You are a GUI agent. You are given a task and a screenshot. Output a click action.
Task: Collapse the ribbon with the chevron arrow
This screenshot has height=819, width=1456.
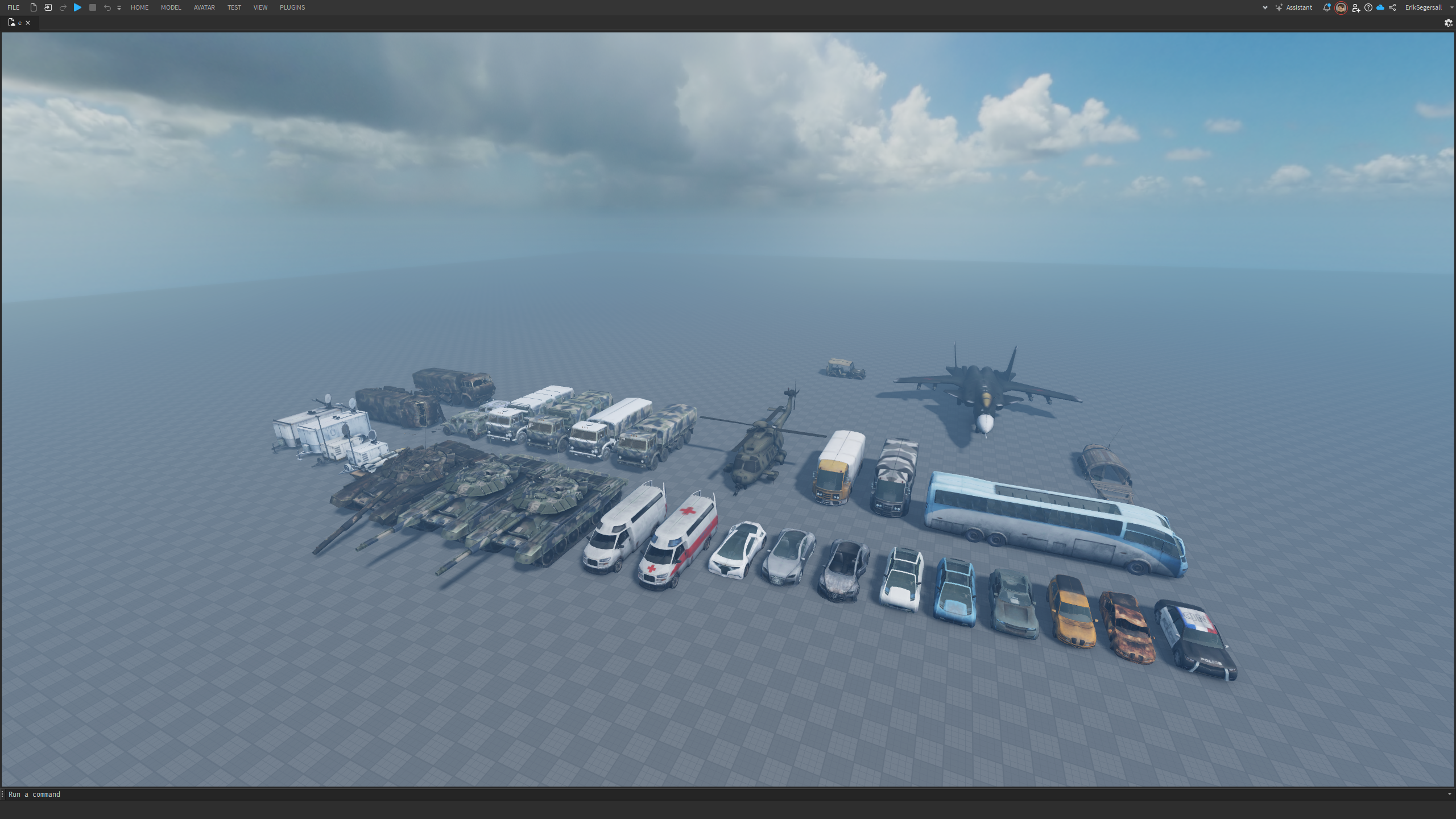tap(1265, 7)
